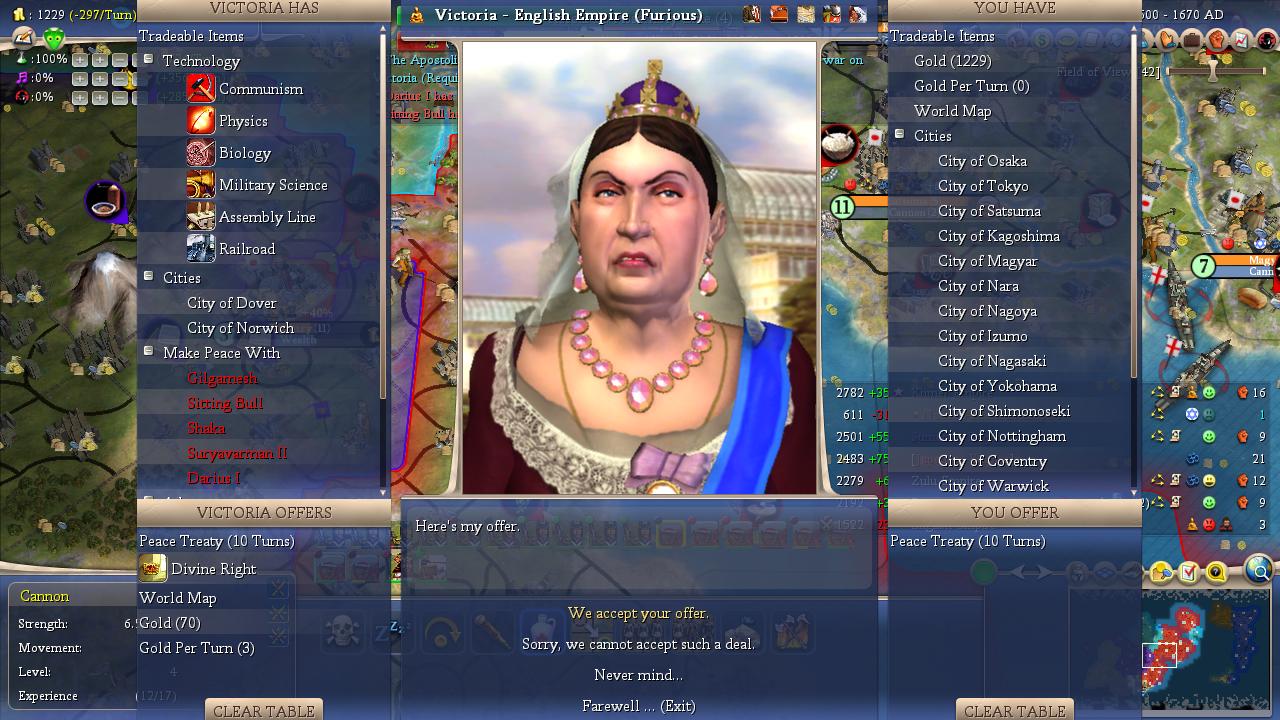Choose "Sorry, we cannot accept such a deal"
This screenshot has height=720, width=1280.
(x=638, y=644)
